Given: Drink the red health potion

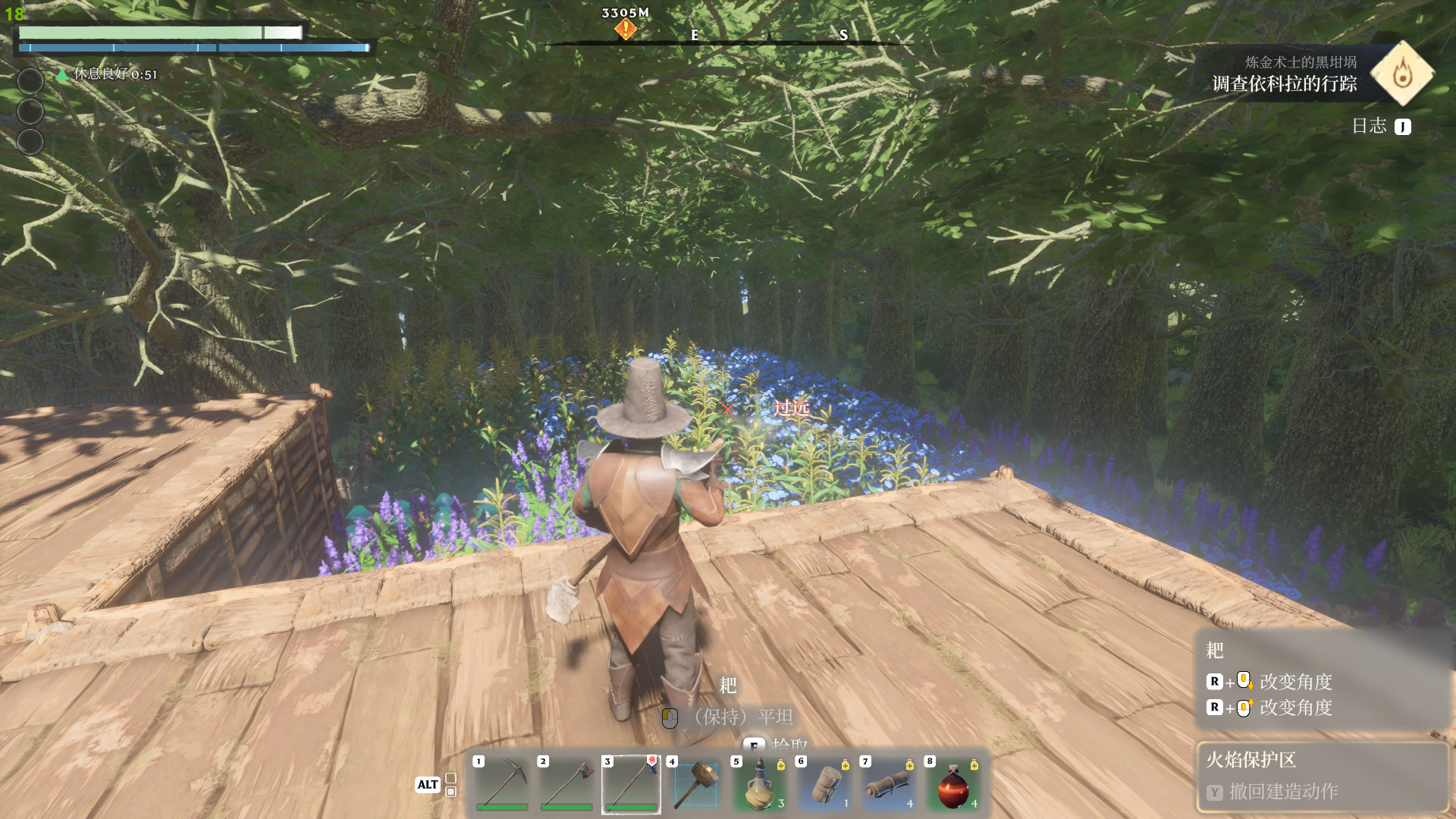Looking at the screenshot, I should click(x=953, y=783).
